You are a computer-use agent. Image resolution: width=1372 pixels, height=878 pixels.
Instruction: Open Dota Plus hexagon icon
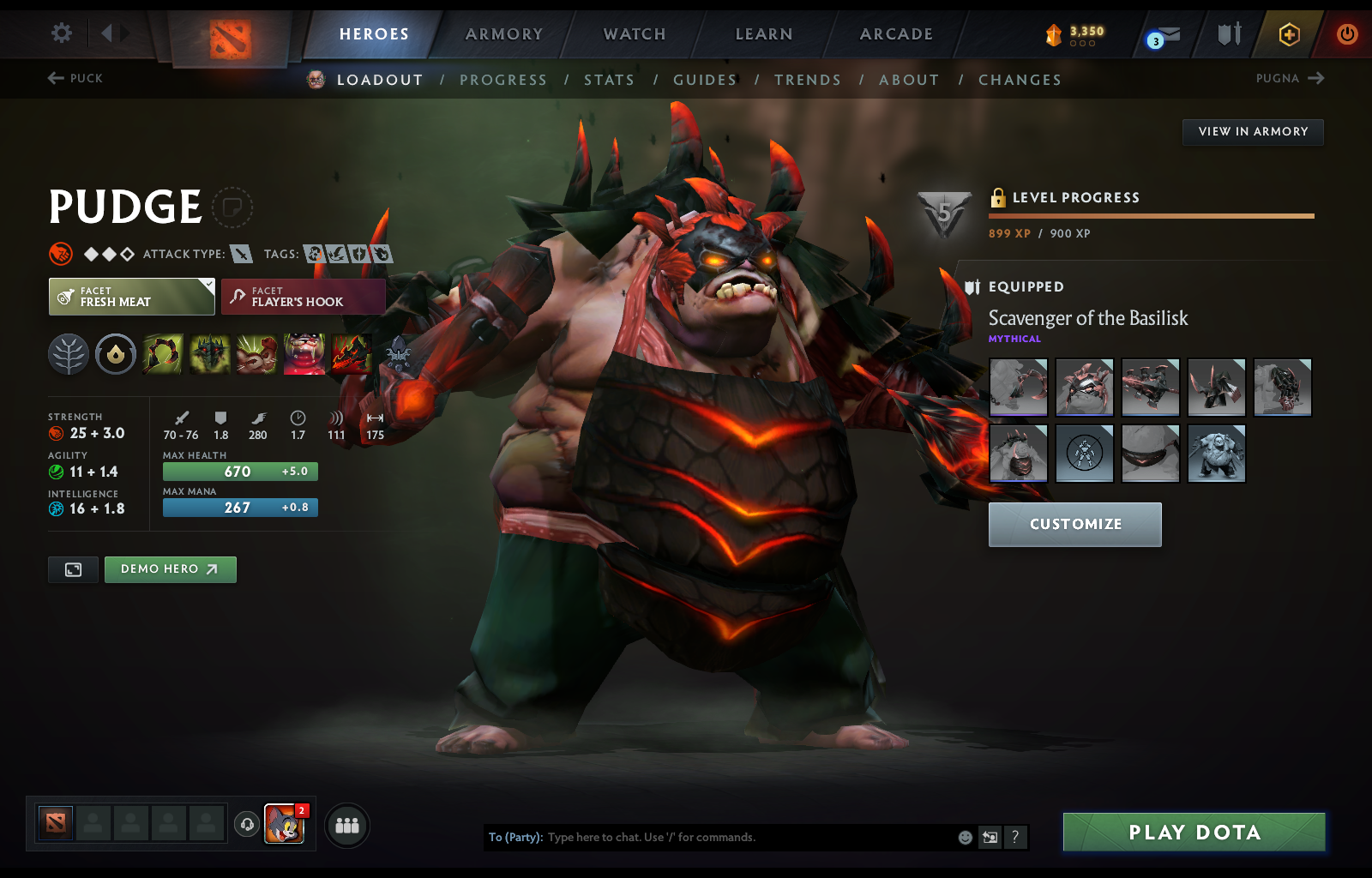(x=1287, y=34)
